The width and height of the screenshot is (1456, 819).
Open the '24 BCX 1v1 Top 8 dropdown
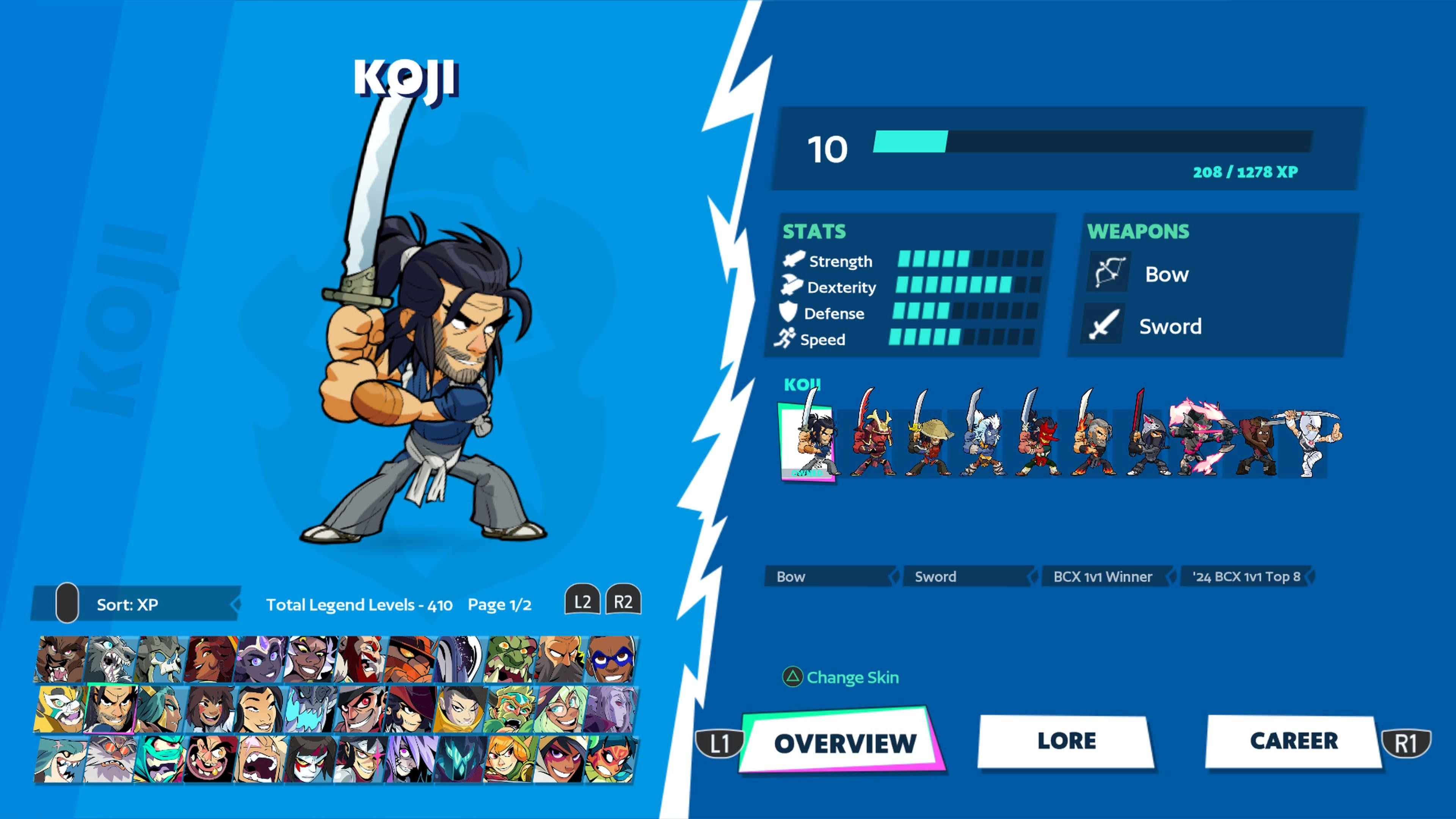[x=1247, y=576]
